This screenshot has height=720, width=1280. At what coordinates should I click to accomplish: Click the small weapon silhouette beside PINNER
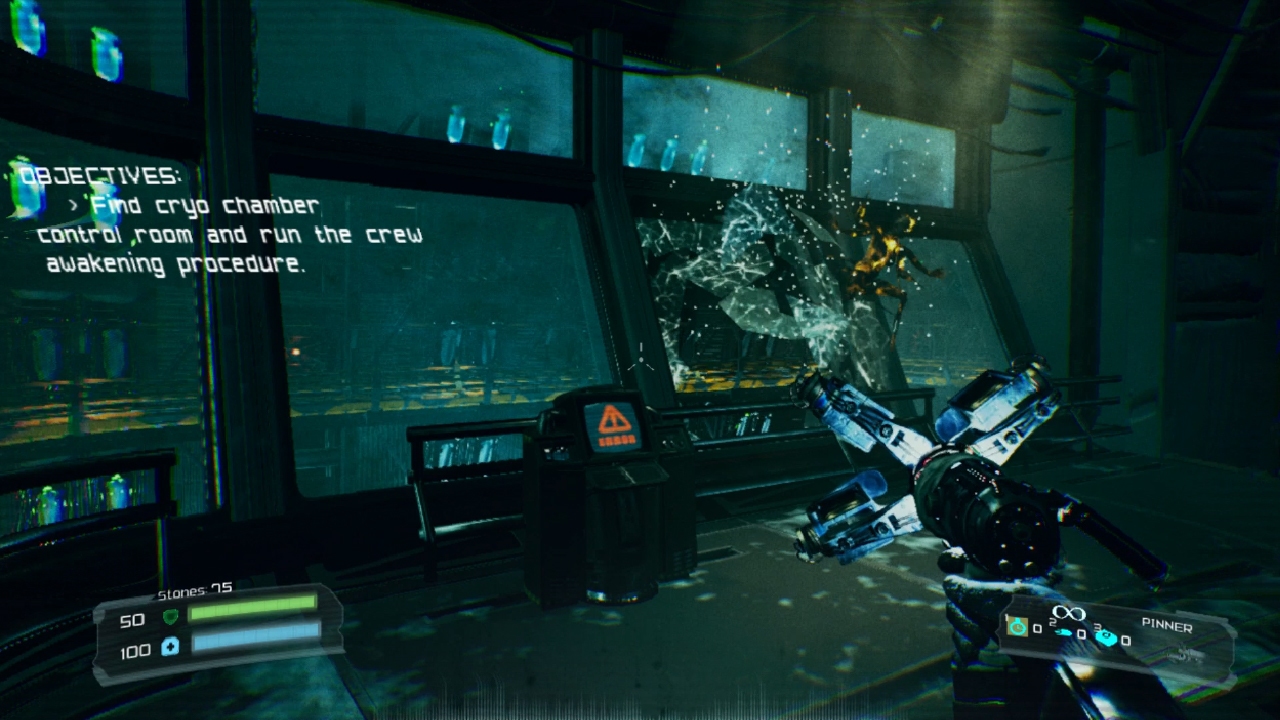[x=1184, y=656]
